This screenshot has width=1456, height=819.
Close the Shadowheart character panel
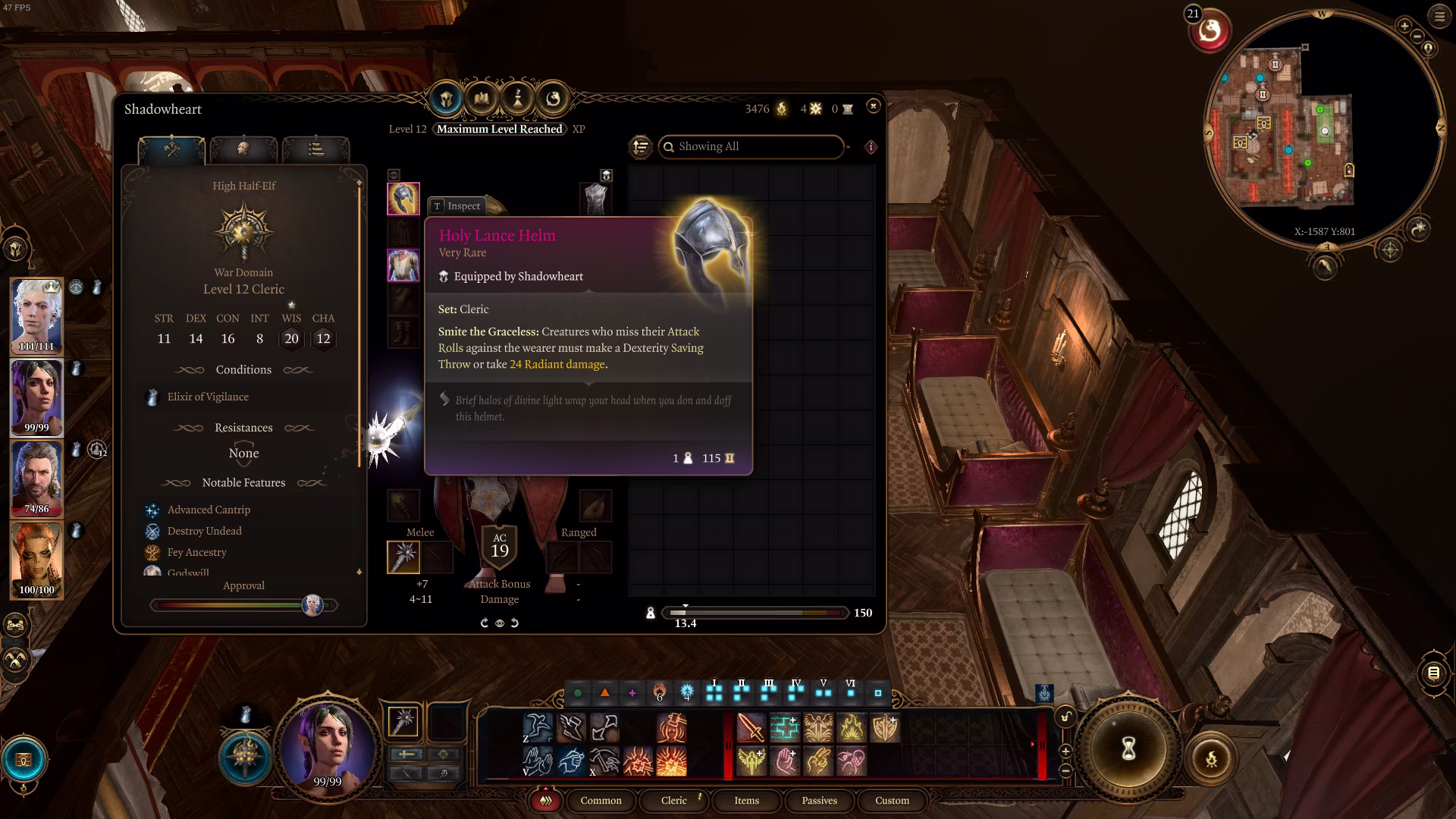click(873, 106)
